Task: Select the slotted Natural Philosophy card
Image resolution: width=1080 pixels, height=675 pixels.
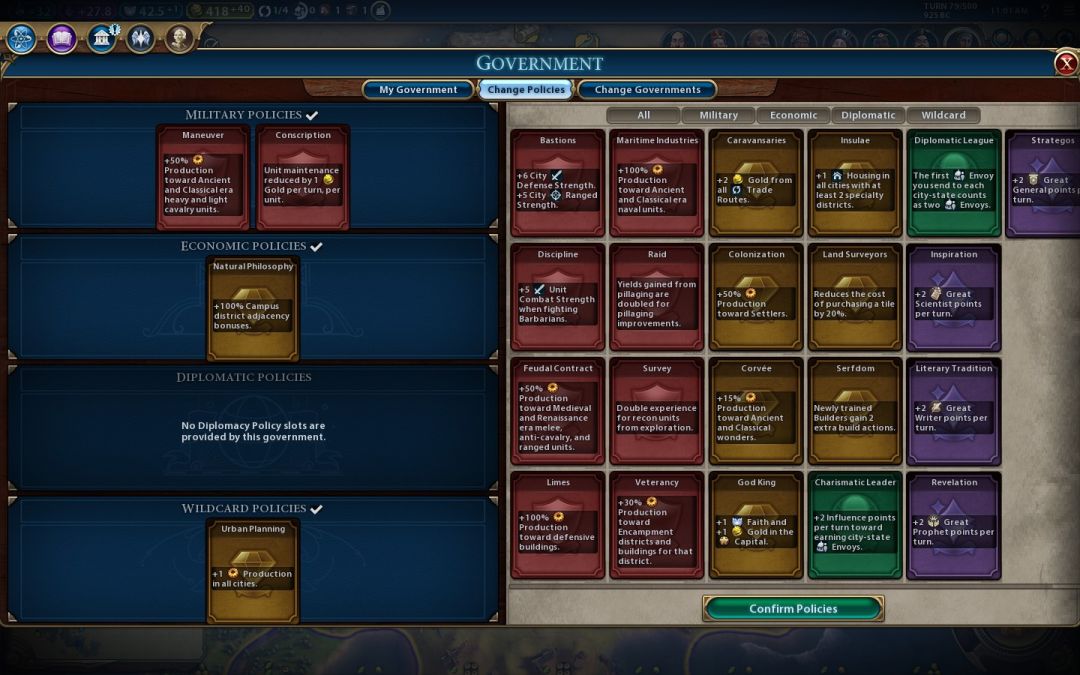Action: click(x=253, y=308)
